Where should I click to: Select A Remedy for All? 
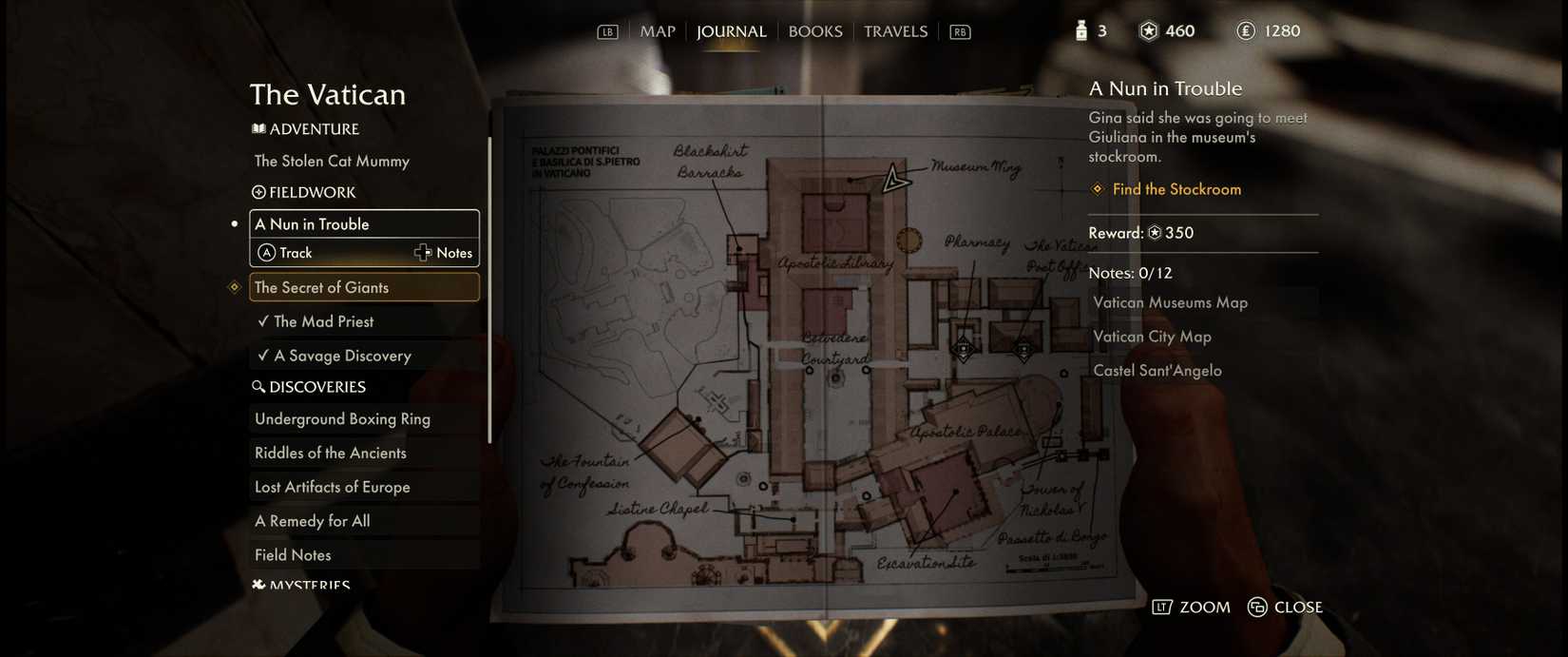312,521
